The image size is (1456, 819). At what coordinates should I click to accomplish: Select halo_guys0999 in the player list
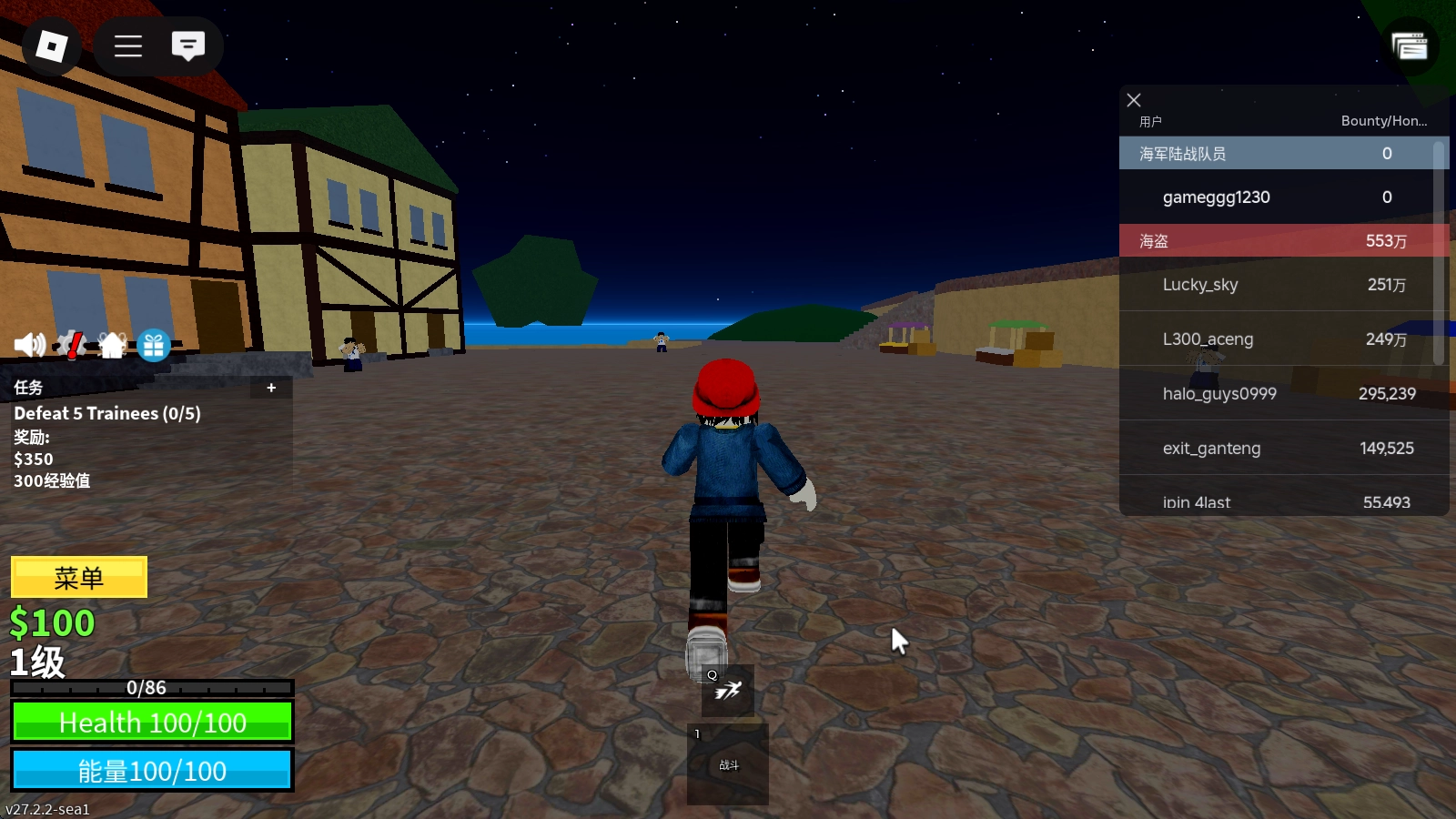coord(1219,394)
